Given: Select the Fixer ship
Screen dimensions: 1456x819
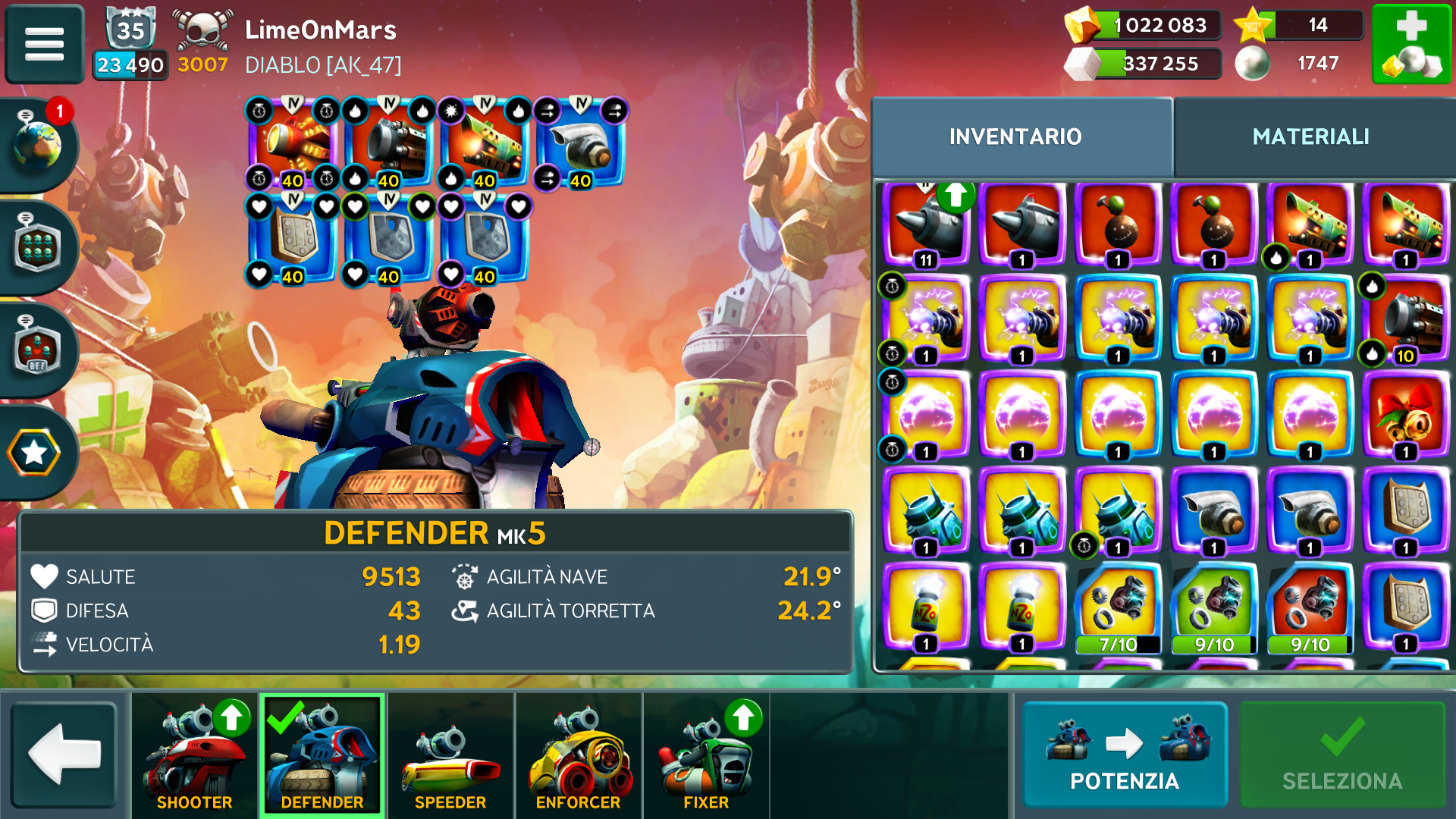Looking at the screenshot, I should pos(706,756).
